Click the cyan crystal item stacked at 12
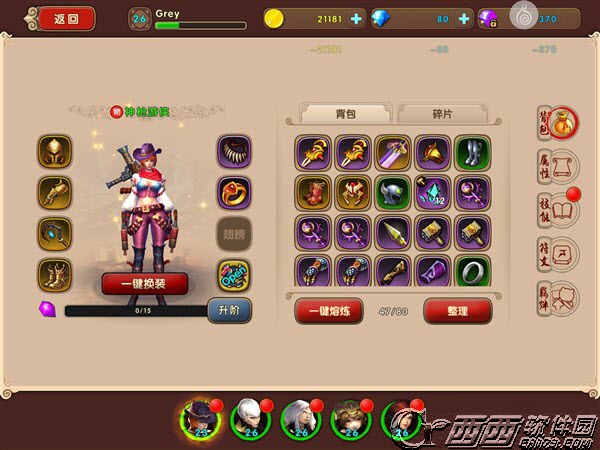This screenshot has height=450, width=600. pos(433,192)
